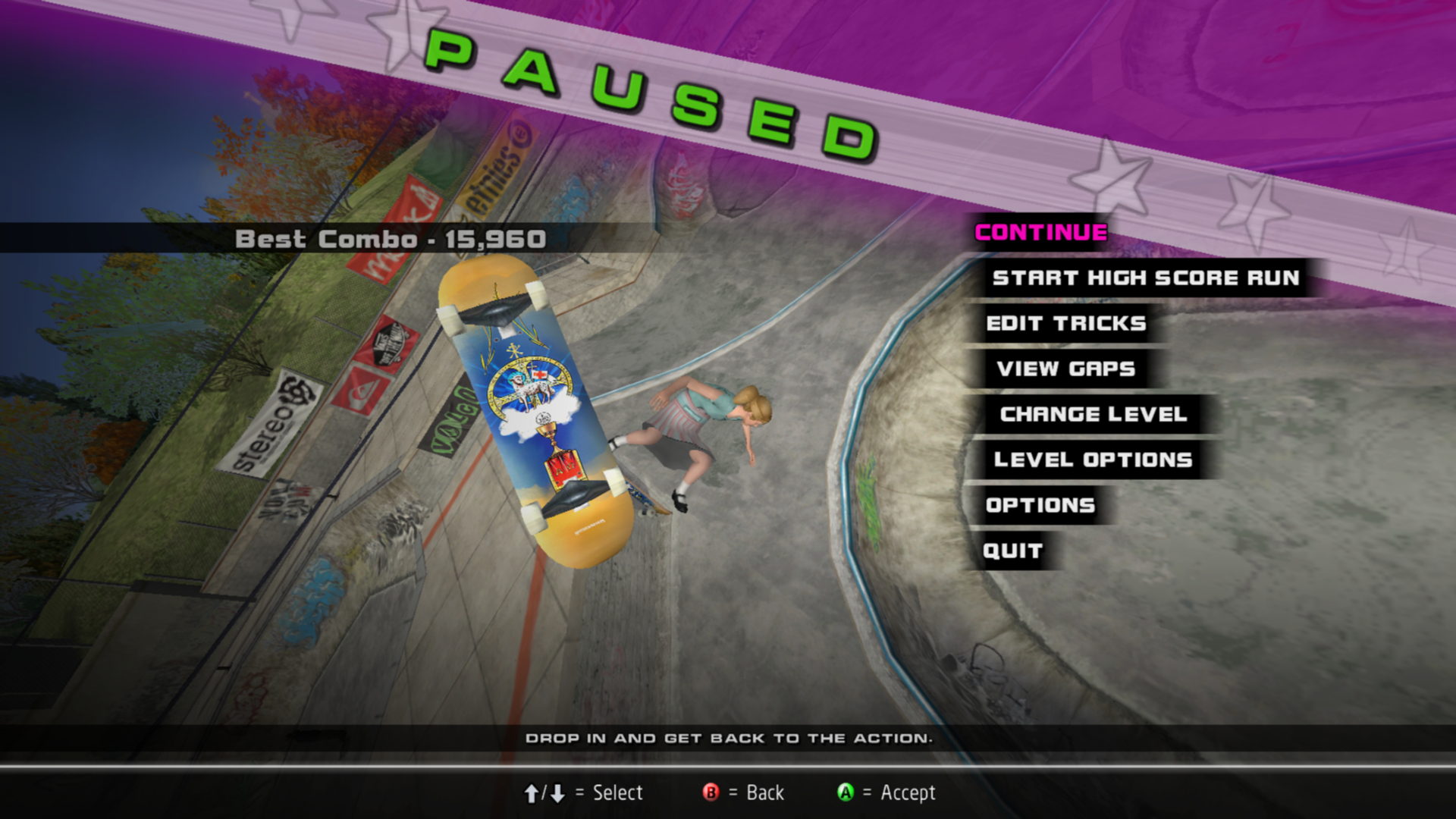Quit the current session
Screen dimensions: 1456x819
[1012, 551]
